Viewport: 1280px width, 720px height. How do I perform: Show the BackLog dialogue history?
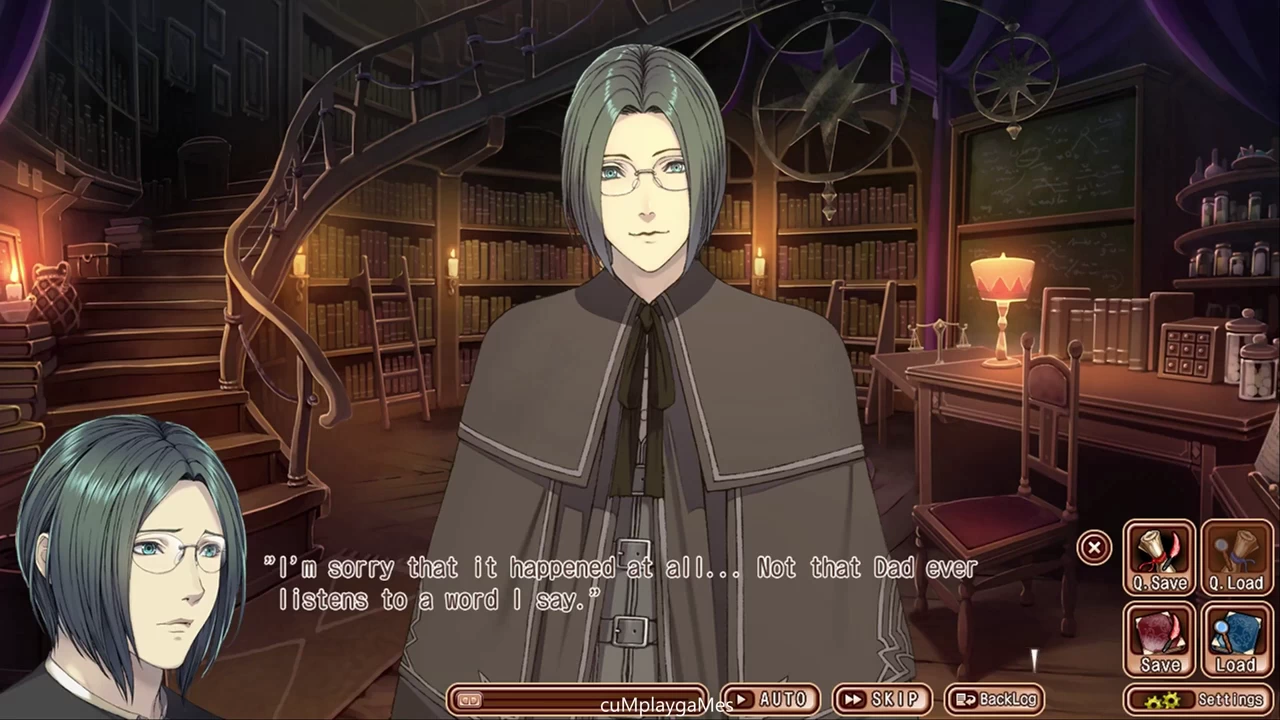994,699
